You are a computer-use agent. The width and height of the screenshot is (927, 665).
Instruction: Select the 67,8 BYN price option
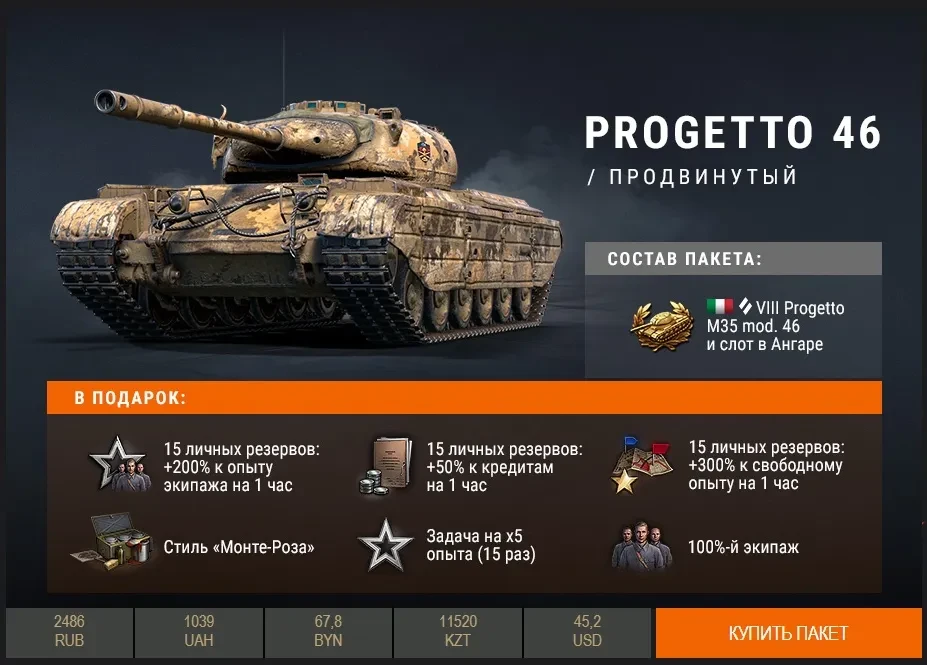[x=328, y=632]
